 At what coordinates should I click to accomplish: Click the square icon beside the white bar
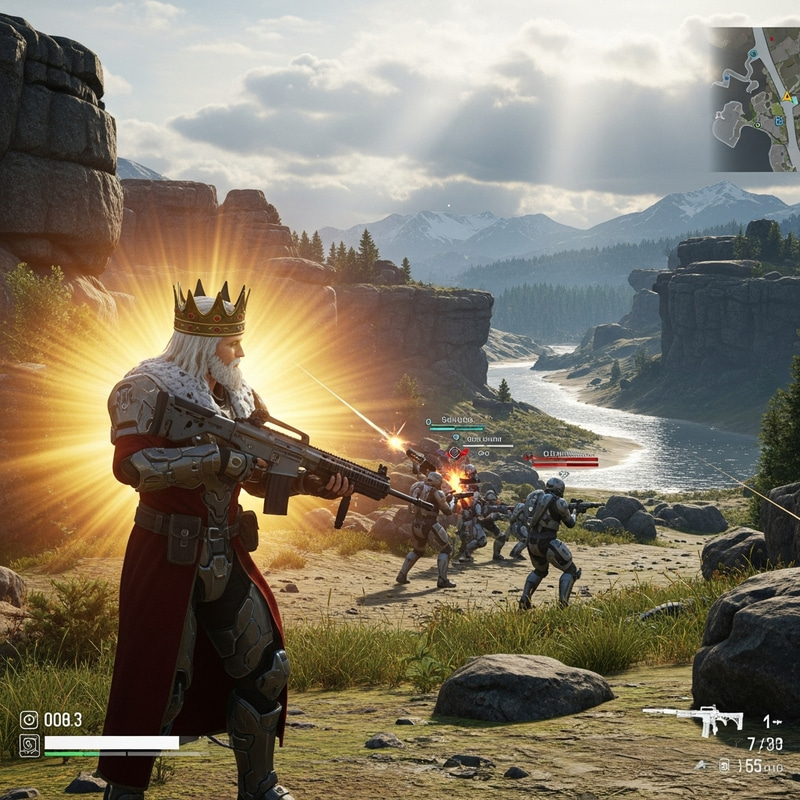point(29,745)
